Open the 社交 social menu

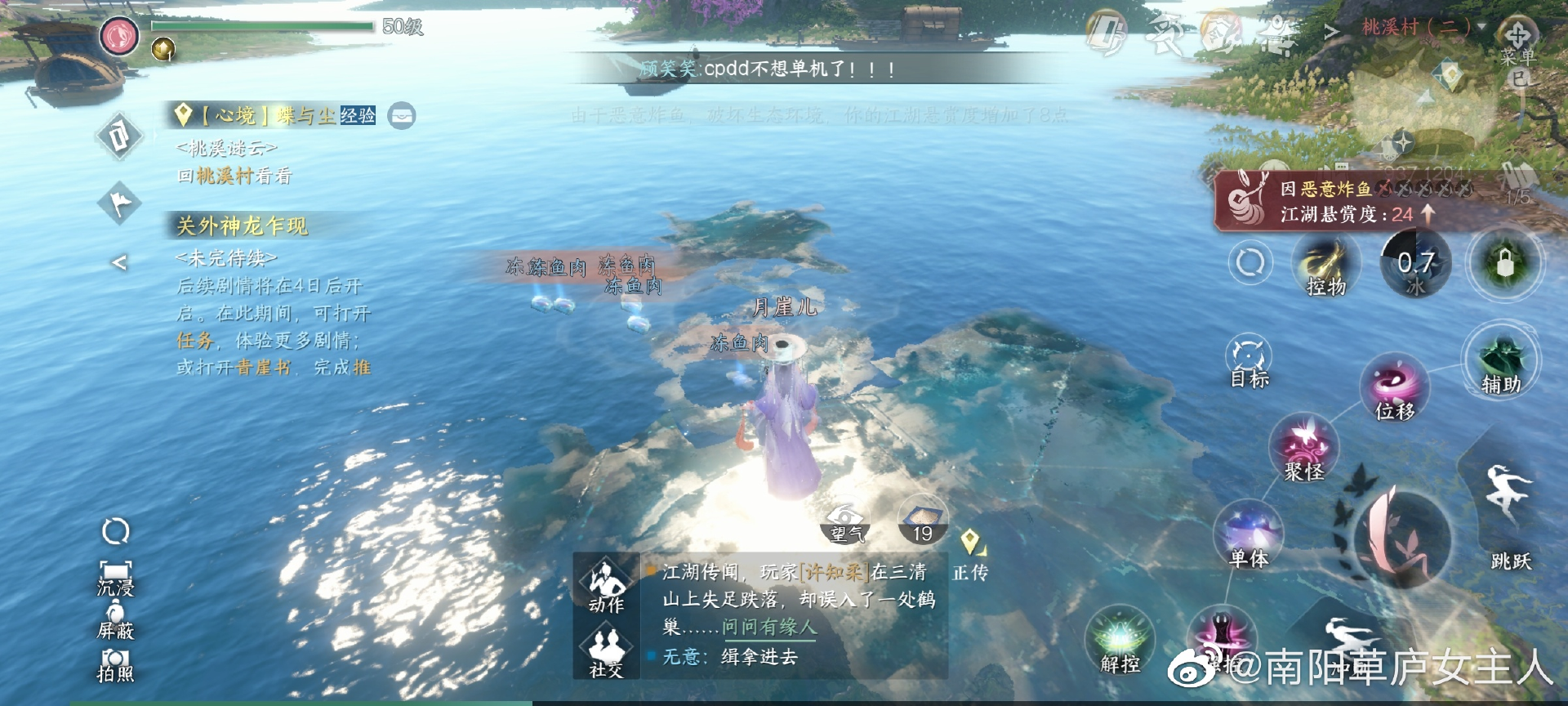(x=605, y=650)
